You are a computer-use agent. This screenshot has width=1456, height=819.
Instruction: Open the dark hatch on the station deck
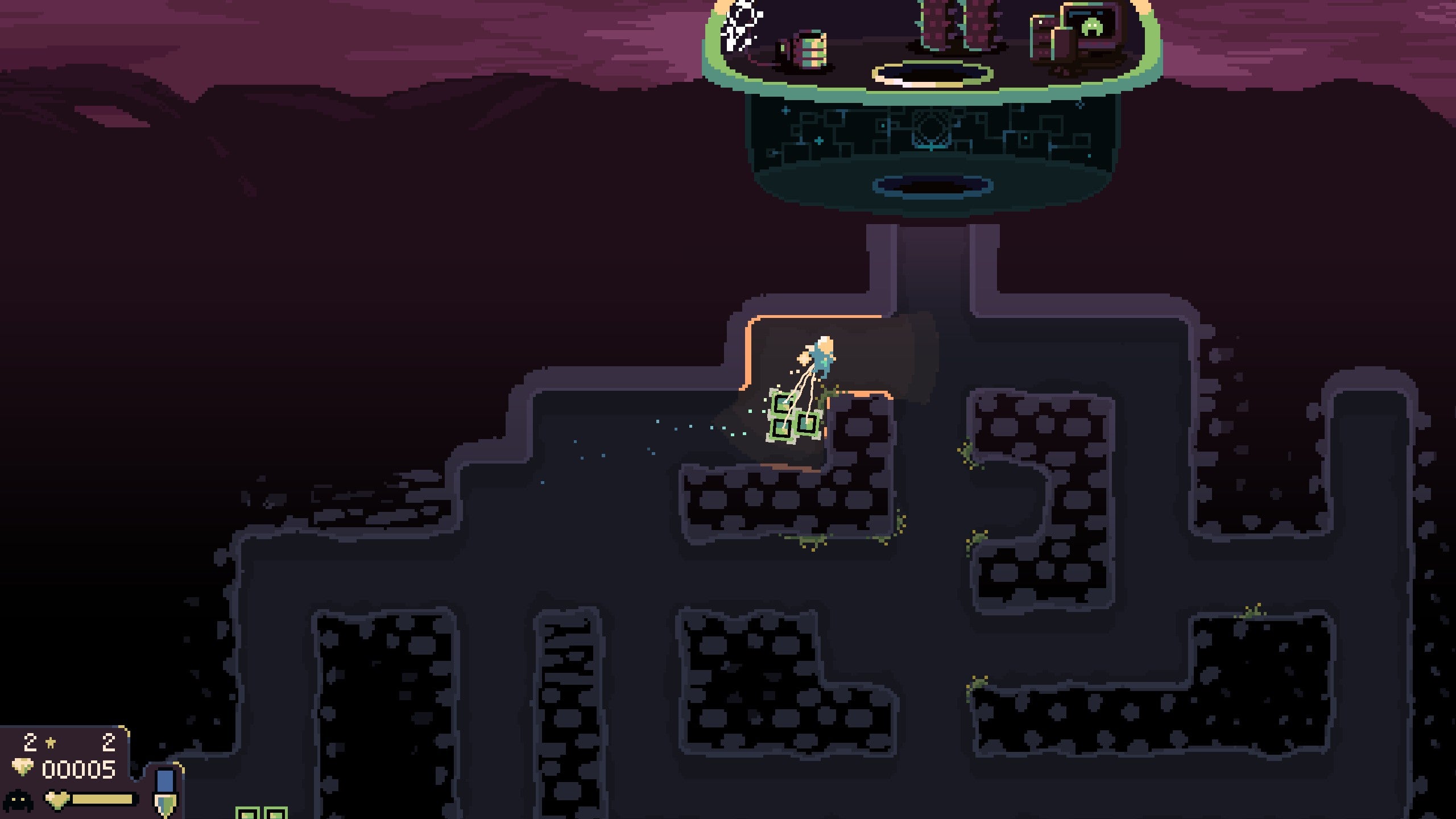[933, 77]
